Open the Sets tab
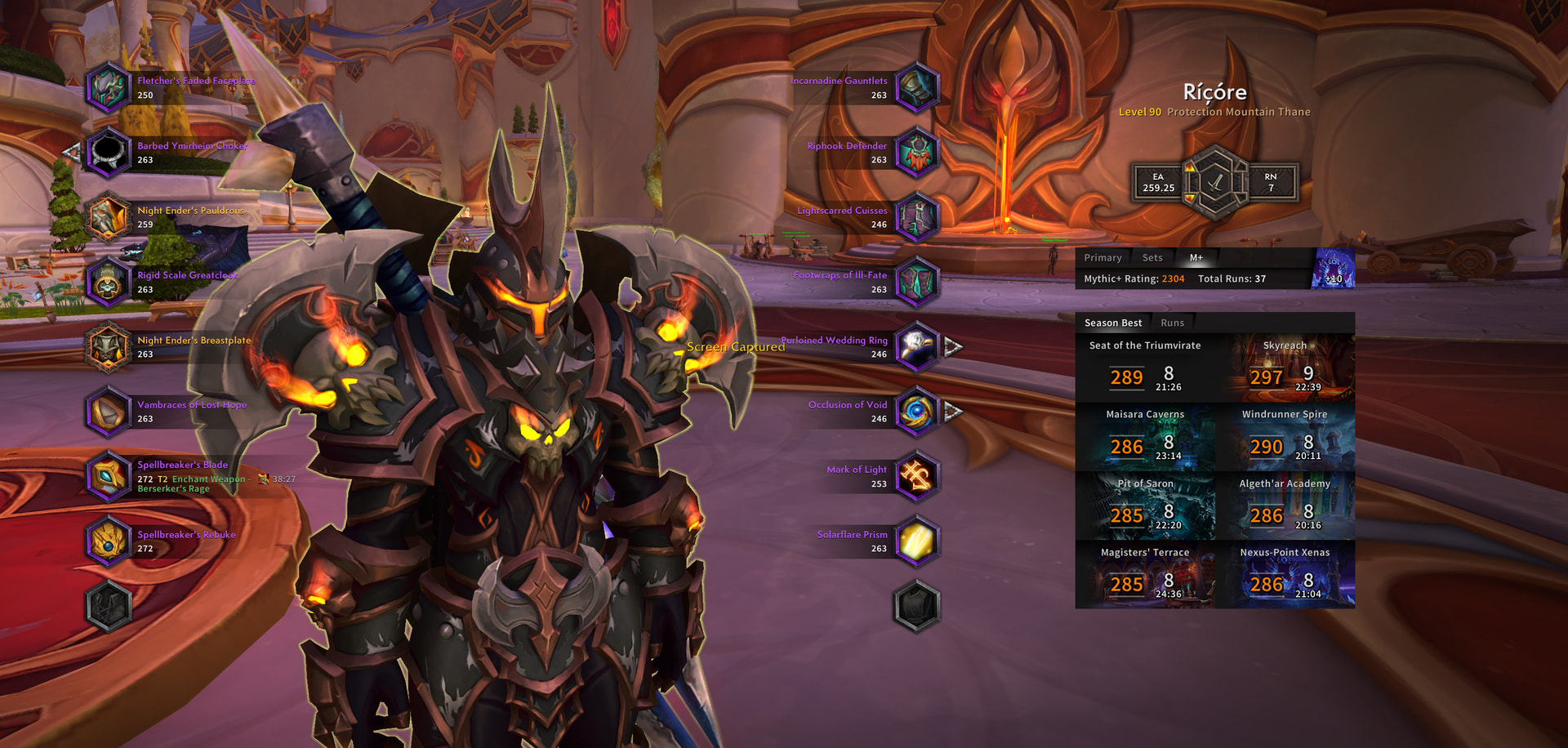Viewport: 1568px width, 748px height. coord(1152,258)
